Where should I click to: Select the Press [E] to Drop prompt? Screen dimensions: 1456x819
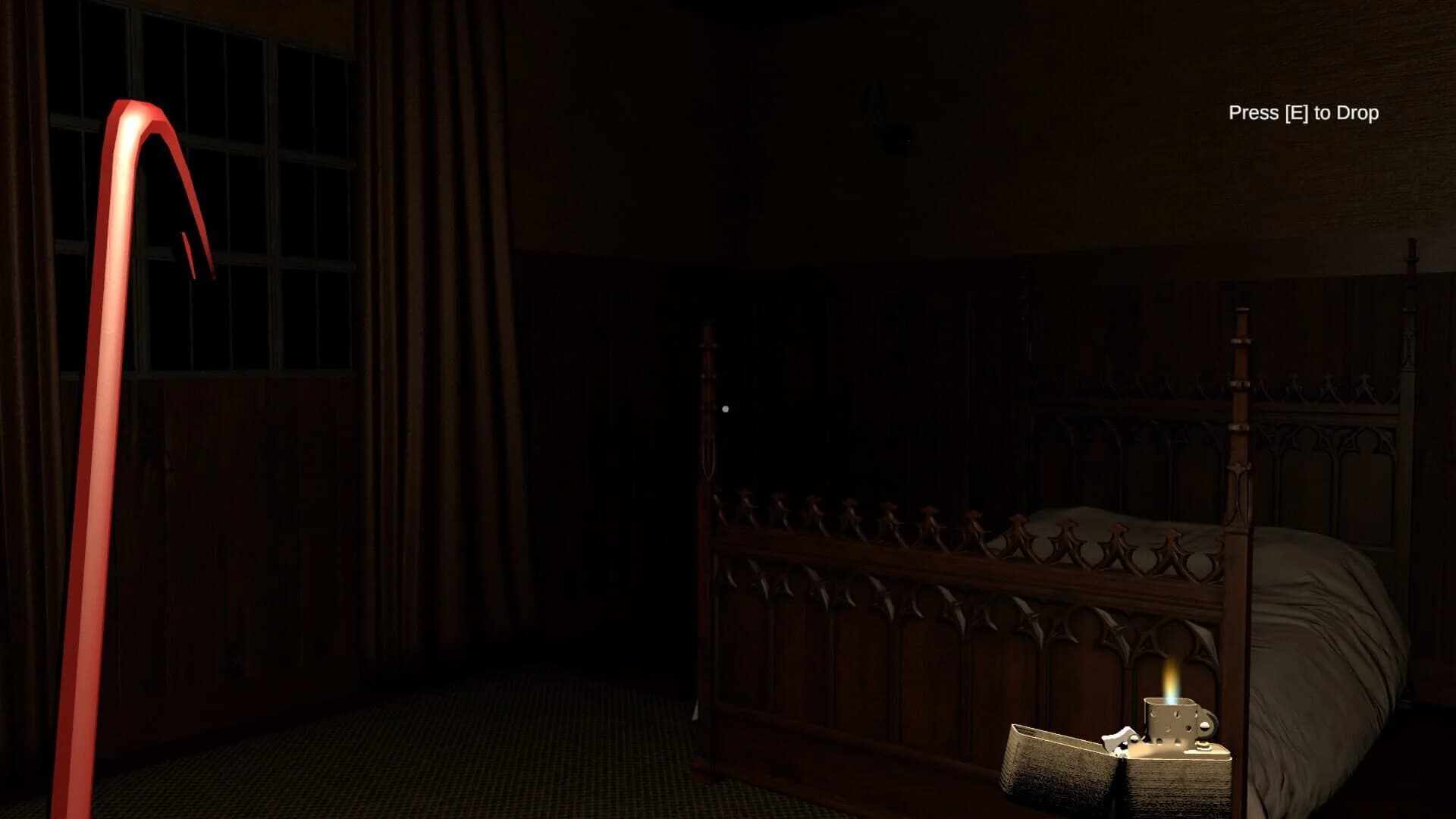(1304, 114)
